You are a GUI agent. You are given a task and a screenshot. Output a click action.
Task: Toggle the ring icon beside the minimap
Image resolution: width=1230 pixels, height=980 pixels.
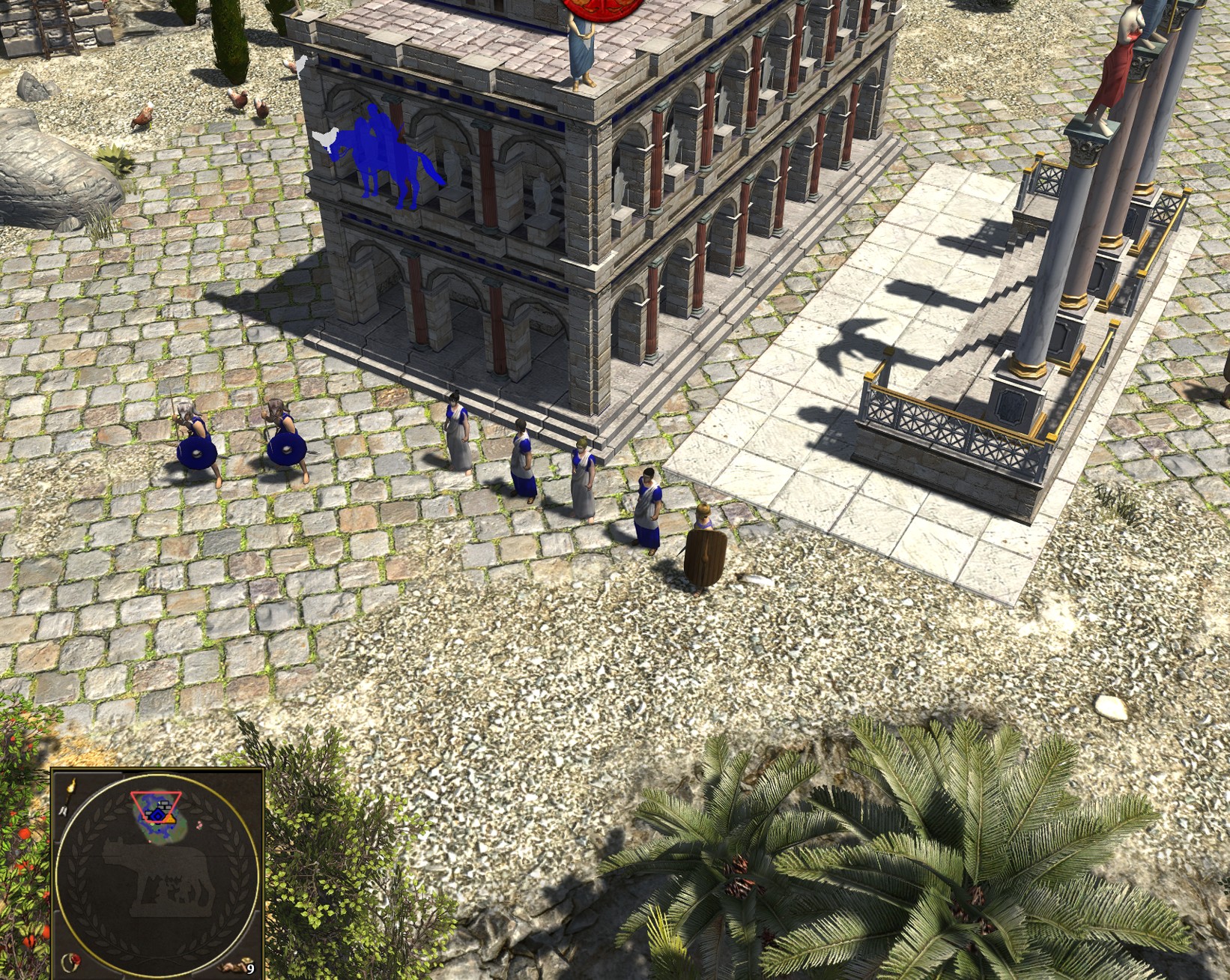click(72, 961)
